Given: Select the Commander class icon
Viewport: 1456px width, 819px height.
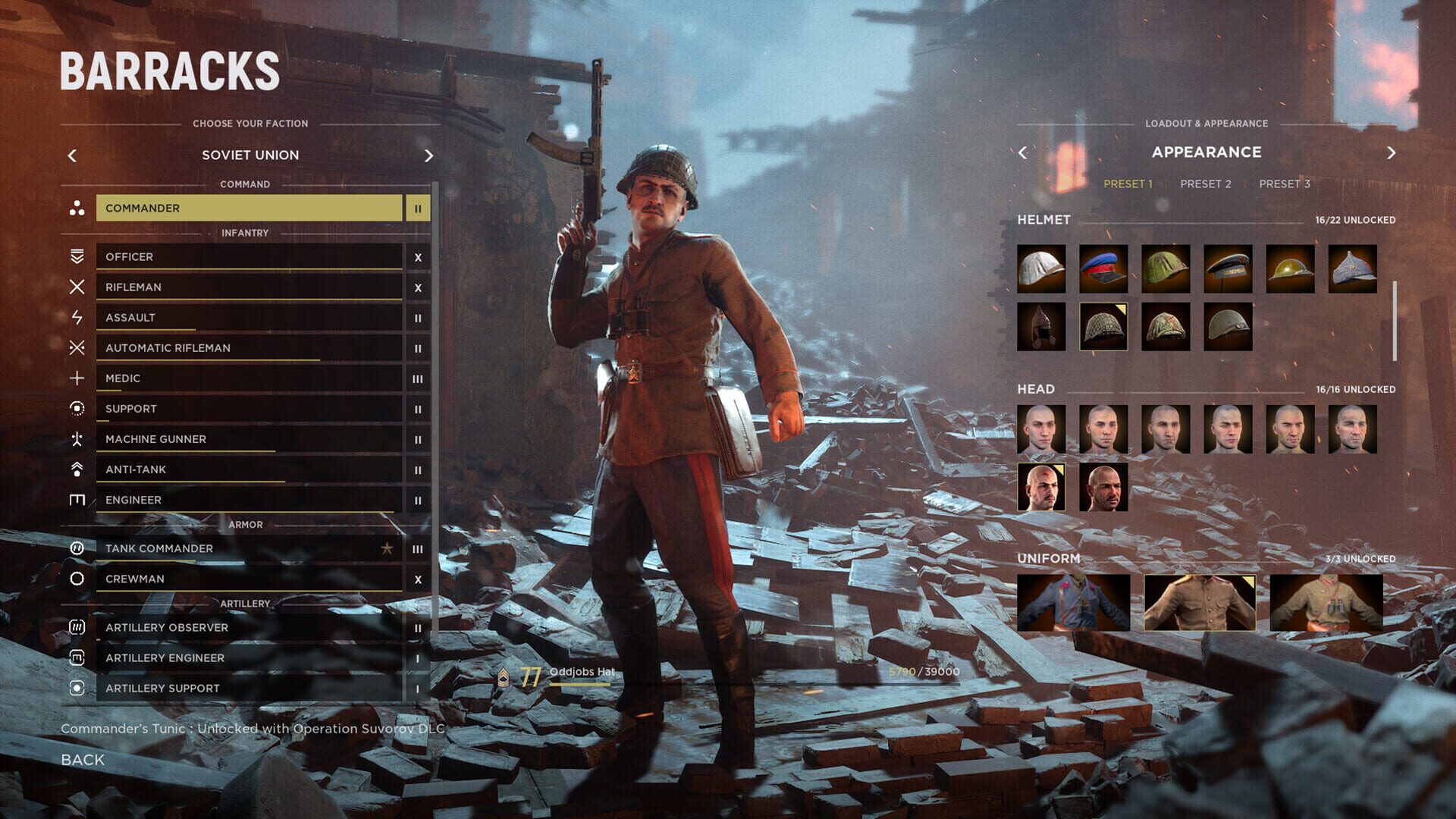Looking at the screenshot, I should point(75,208).
